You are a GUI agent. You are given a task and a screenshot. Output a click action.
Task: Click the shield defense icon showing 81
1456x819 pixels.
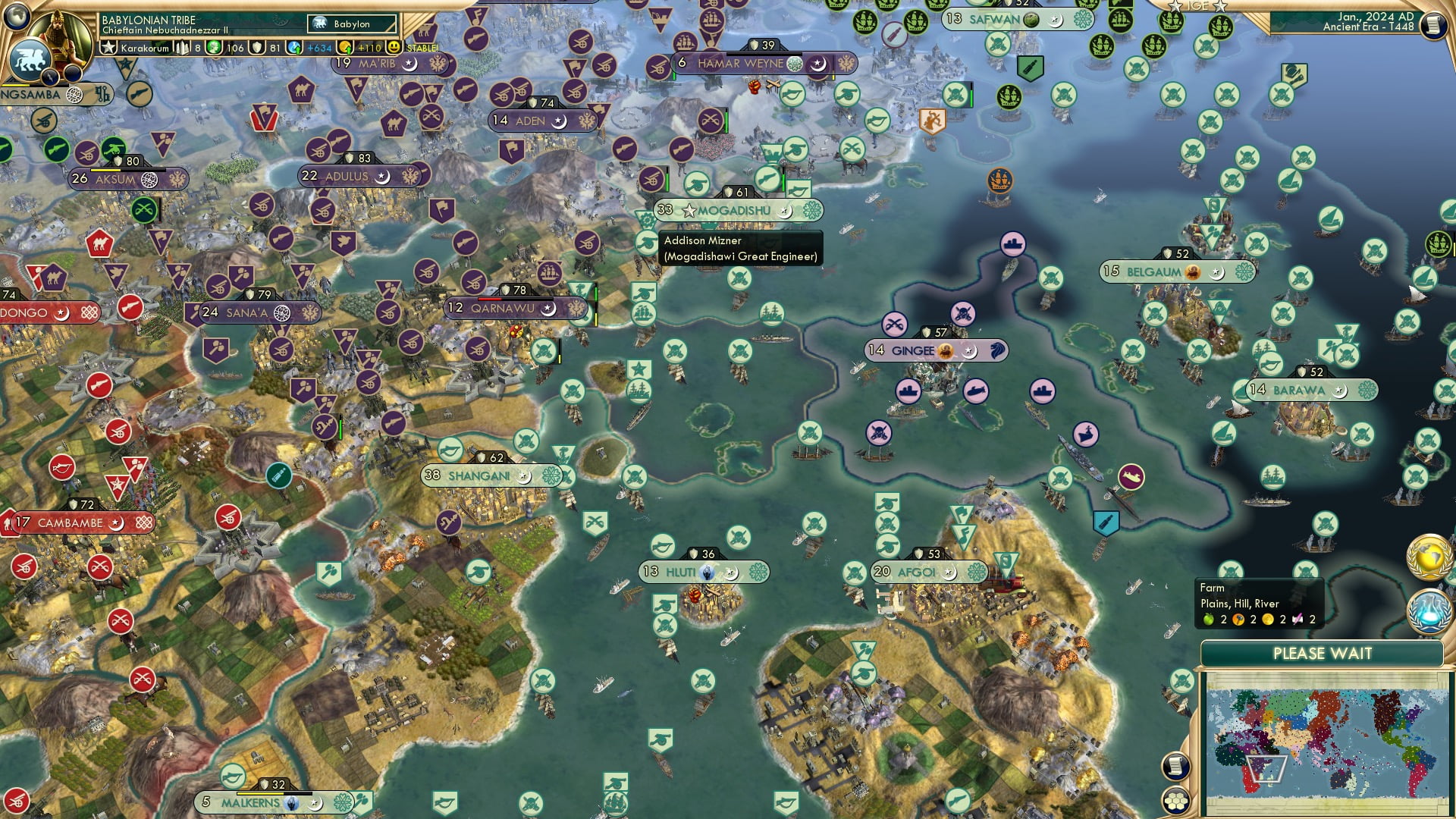pyautogui.click(x=258, y=47)
